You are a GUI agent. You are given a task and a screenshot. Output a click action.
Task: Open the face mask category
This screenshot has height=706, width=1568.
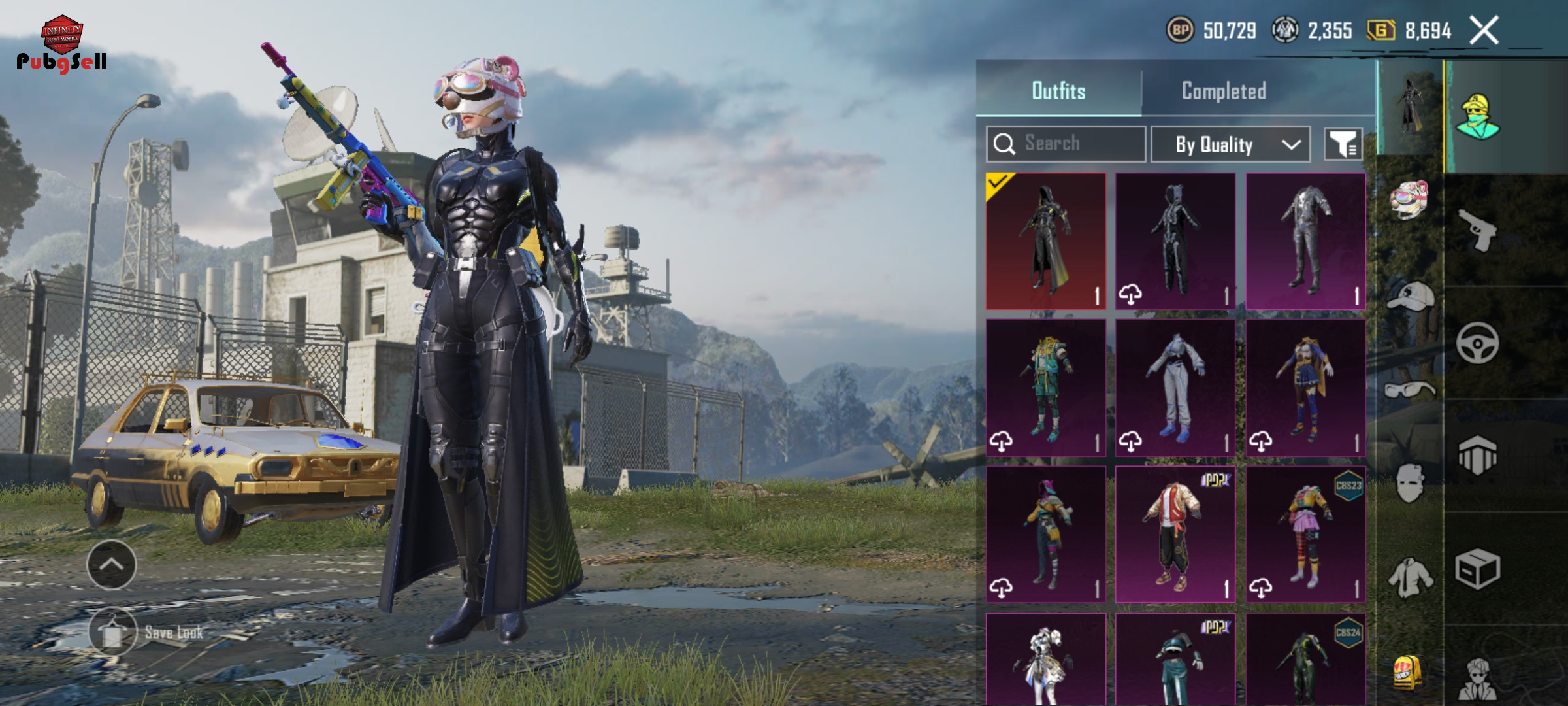1409,484
